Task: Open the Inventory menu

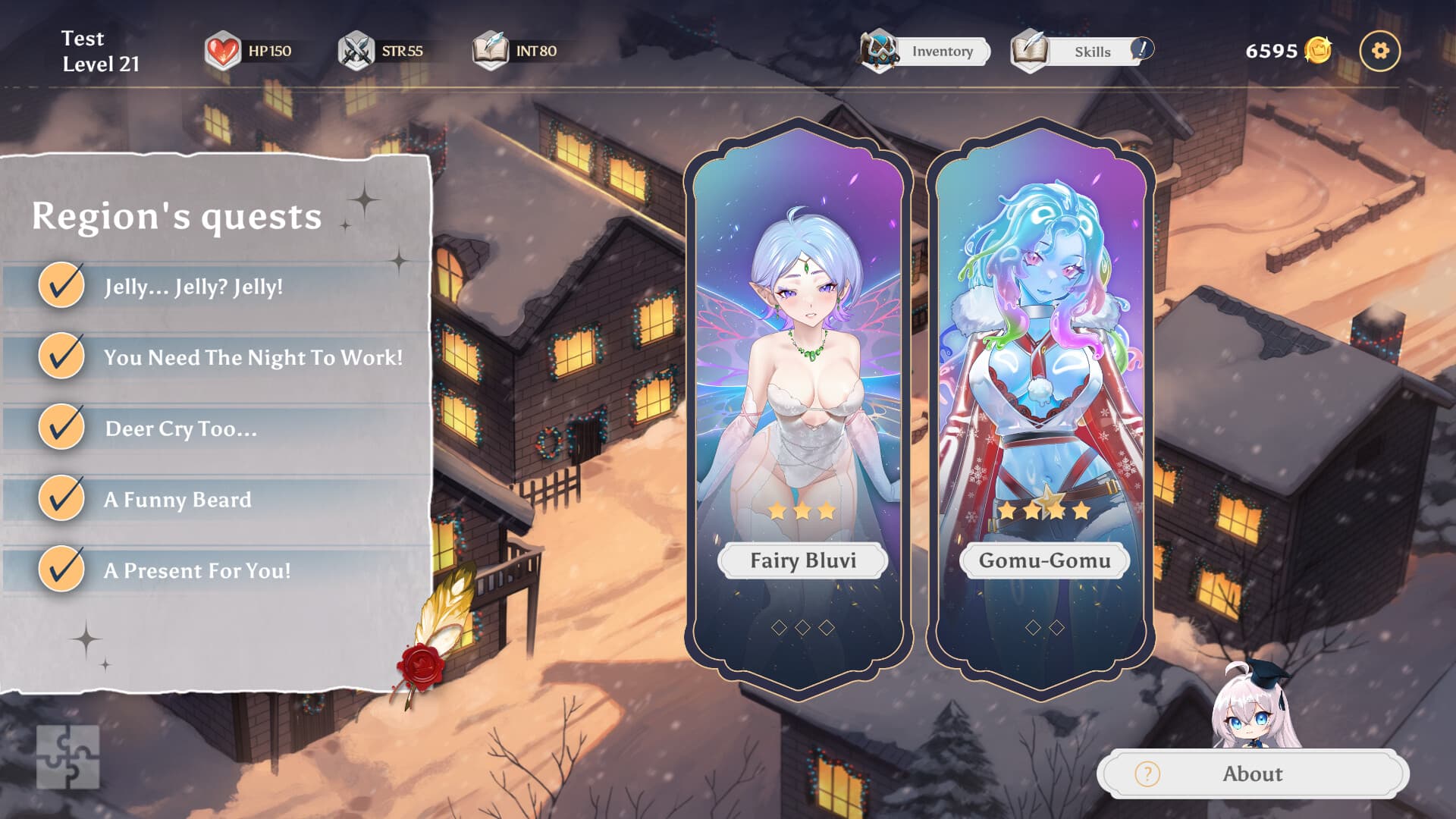Action: 927,52
